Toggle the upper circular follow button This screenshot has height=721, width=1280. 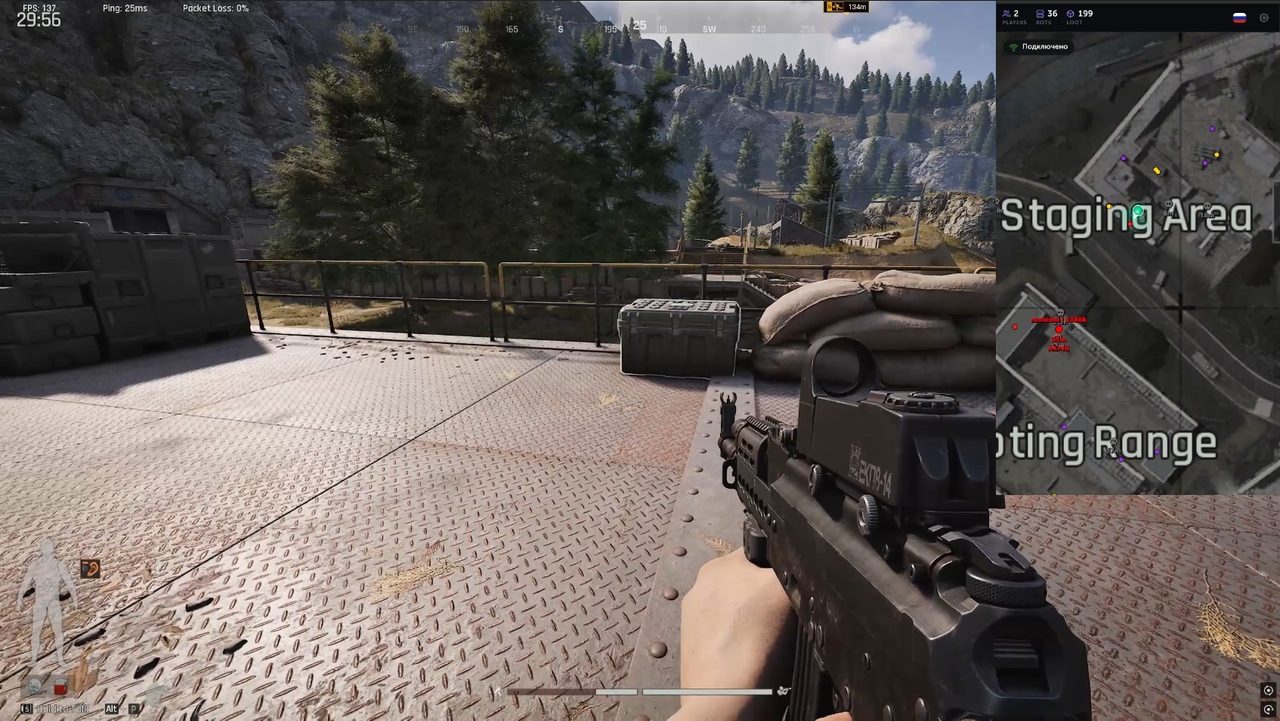point(1268,691)
